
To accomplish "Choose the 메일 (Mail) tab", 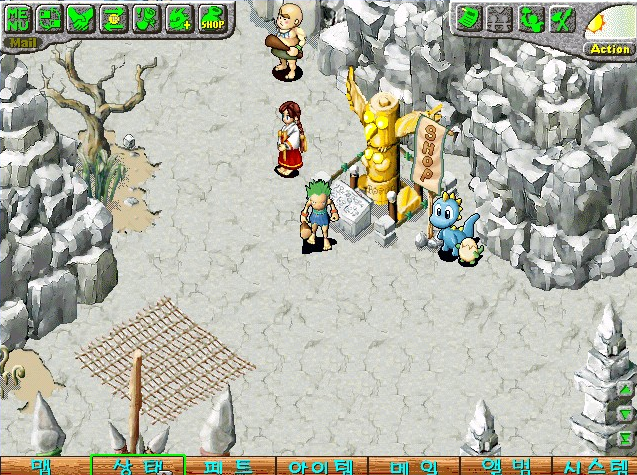I will tap(414, 466).
